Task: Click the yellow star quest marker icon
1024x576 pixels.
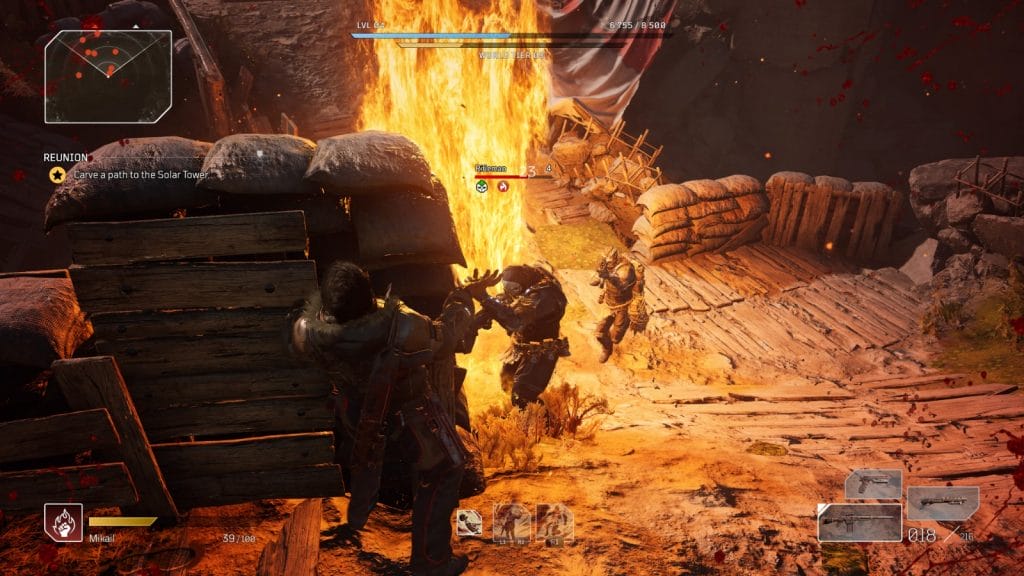Action: click(57, 175)
